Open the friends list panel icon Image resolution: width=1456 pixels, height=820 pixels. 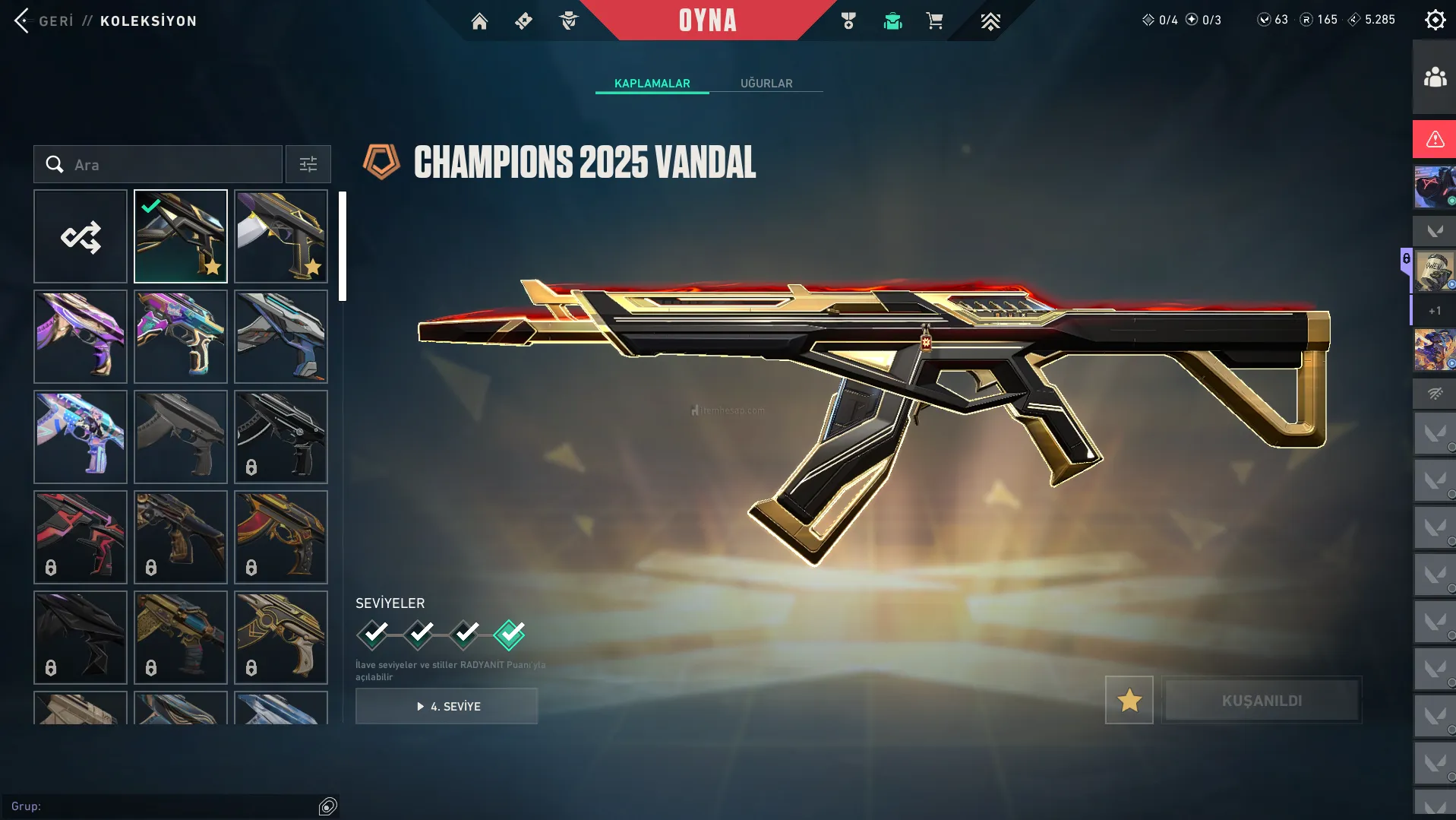1434,78
